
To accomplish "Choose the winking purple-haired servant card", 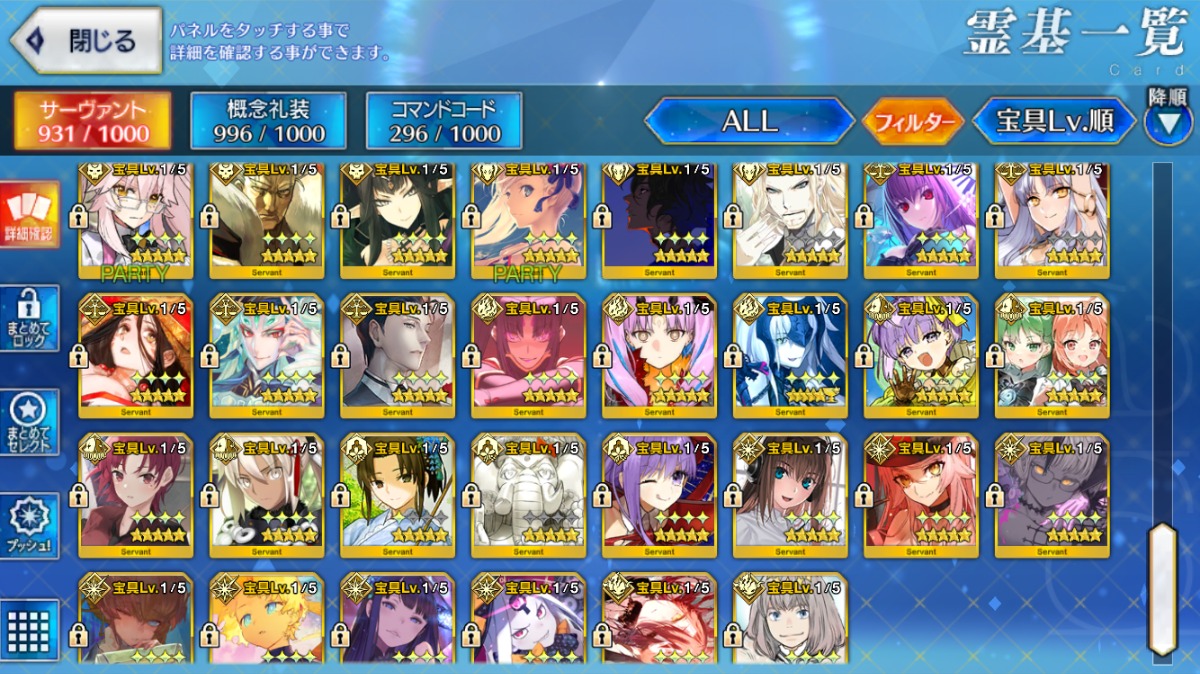I will point(659,495).
